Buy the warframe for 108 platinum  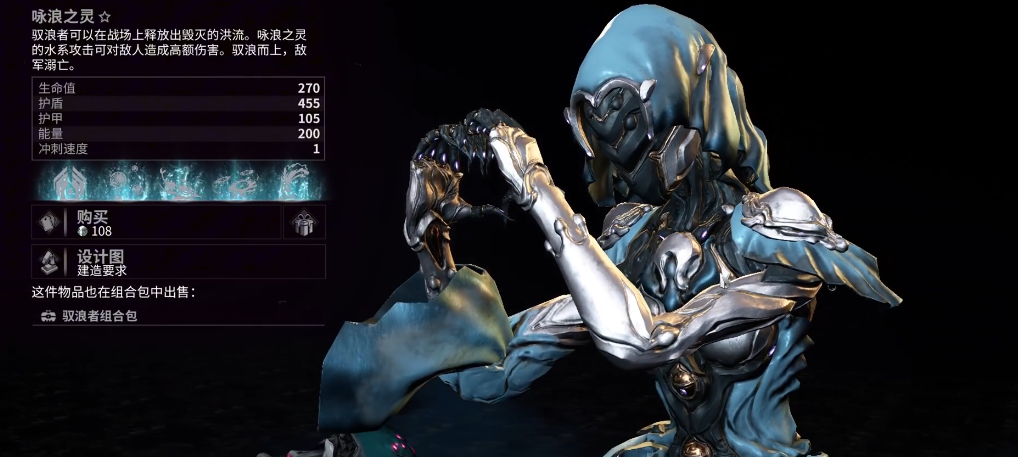point(160,223)
